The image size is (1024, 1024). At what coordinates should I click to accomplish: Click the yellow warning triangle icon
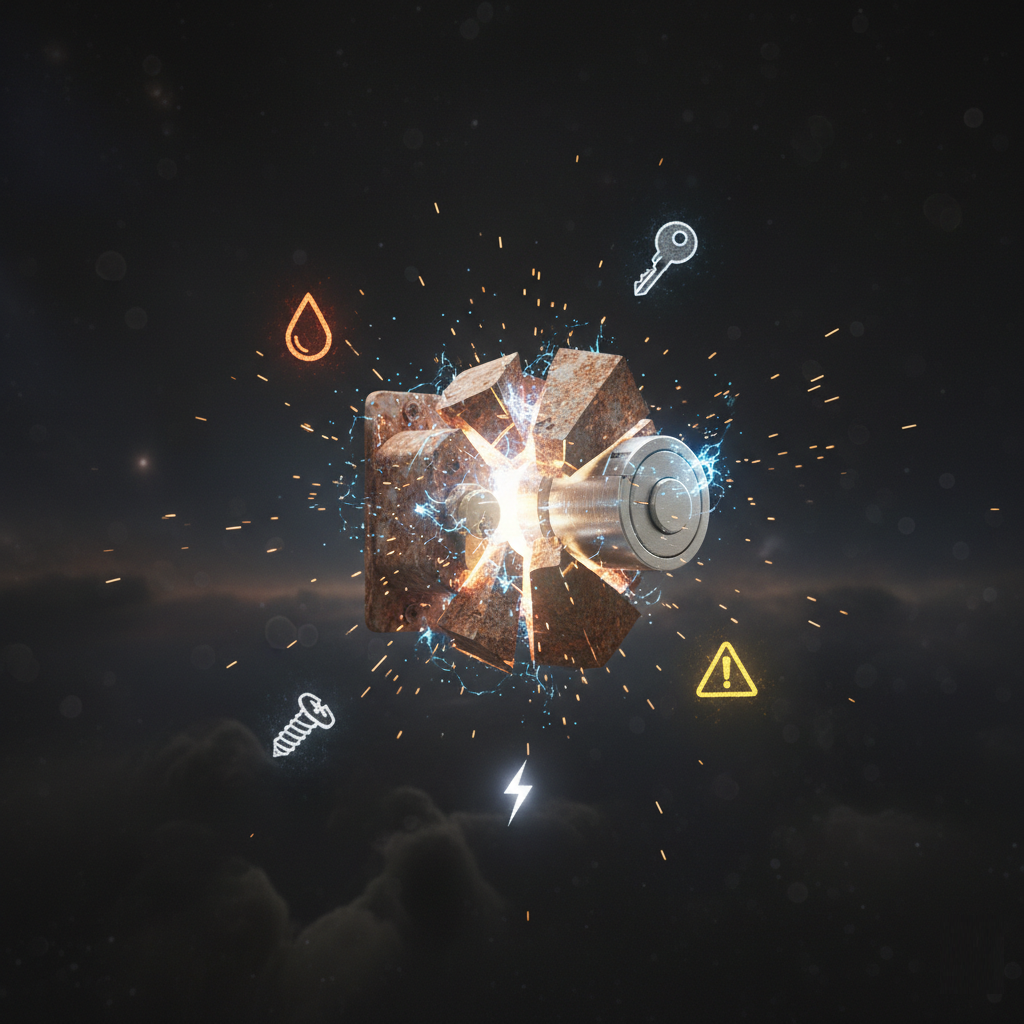tap(726, 671)
